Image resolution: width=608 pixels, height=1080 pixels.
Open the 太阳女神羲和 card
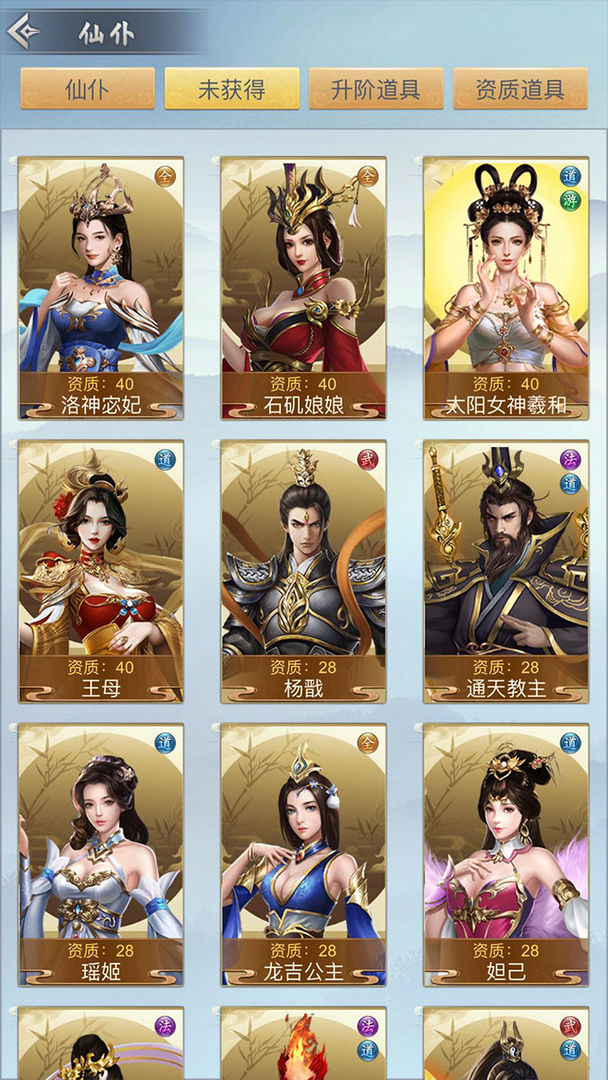coord(506,288)
